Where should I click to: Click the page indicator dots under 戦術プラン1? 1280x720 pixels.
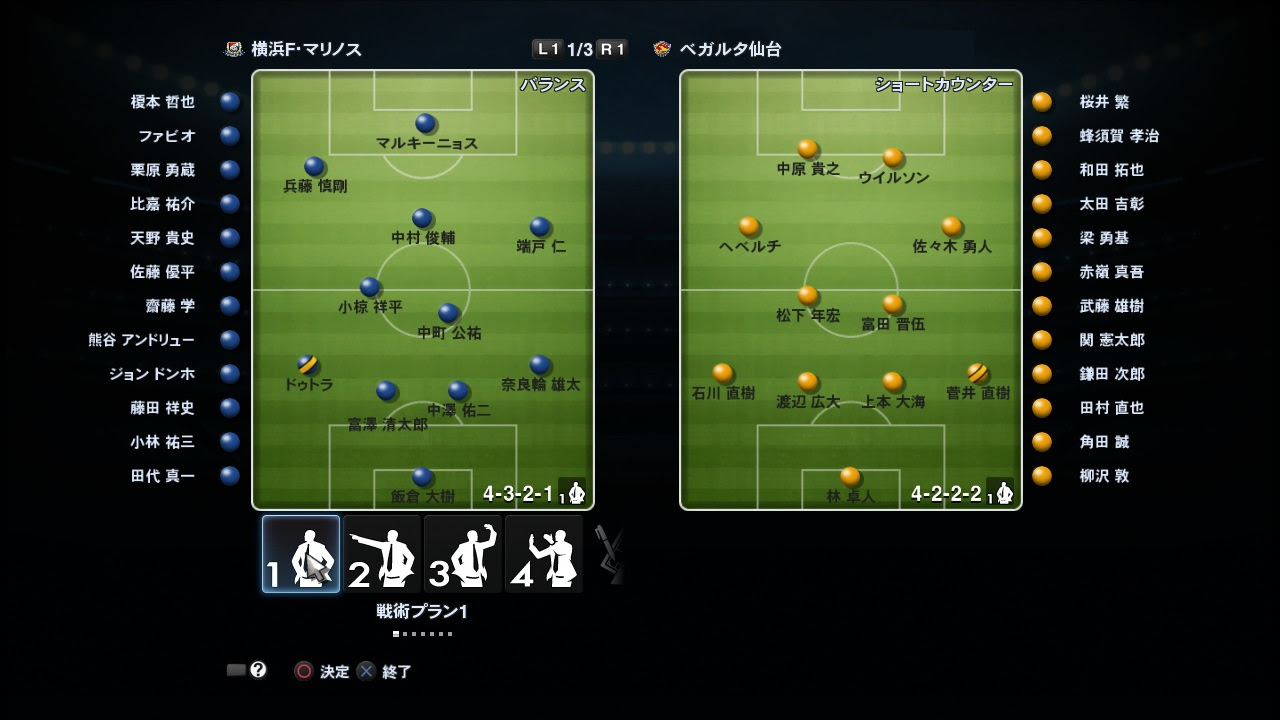click(422, 632)
